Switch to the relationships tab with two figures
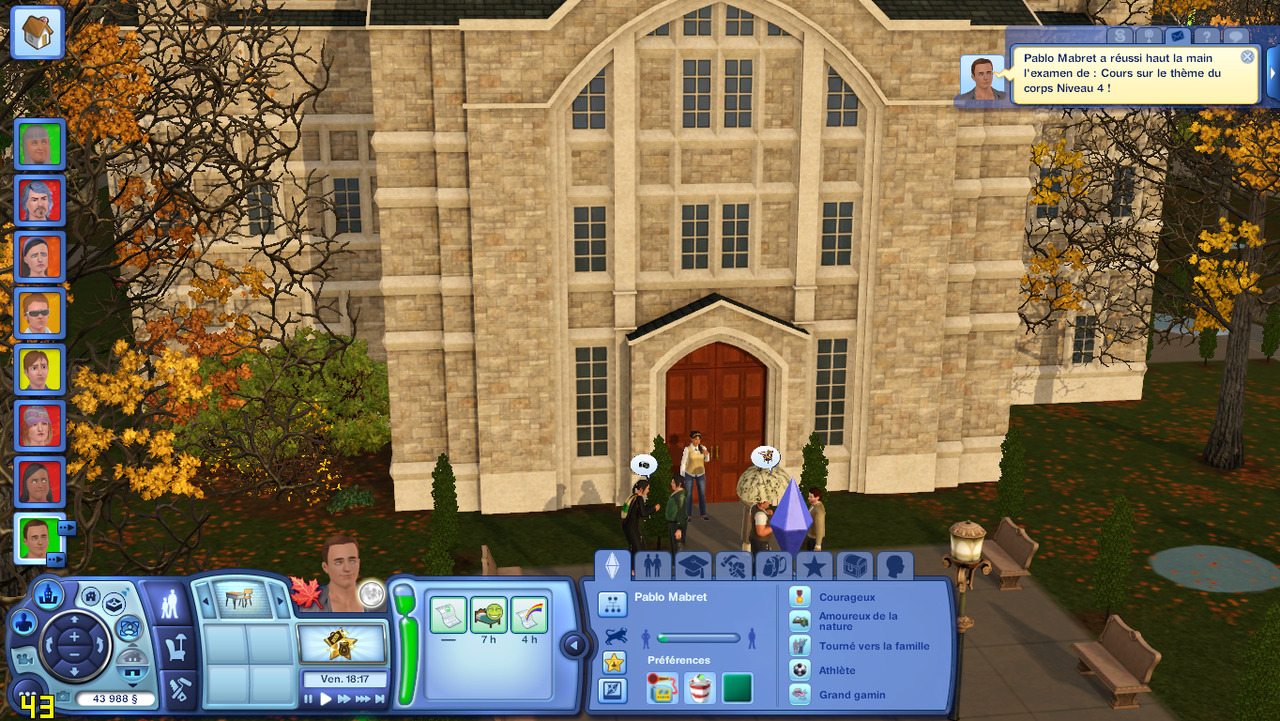Screen dimensions: 1280x721 click(652, 567)
